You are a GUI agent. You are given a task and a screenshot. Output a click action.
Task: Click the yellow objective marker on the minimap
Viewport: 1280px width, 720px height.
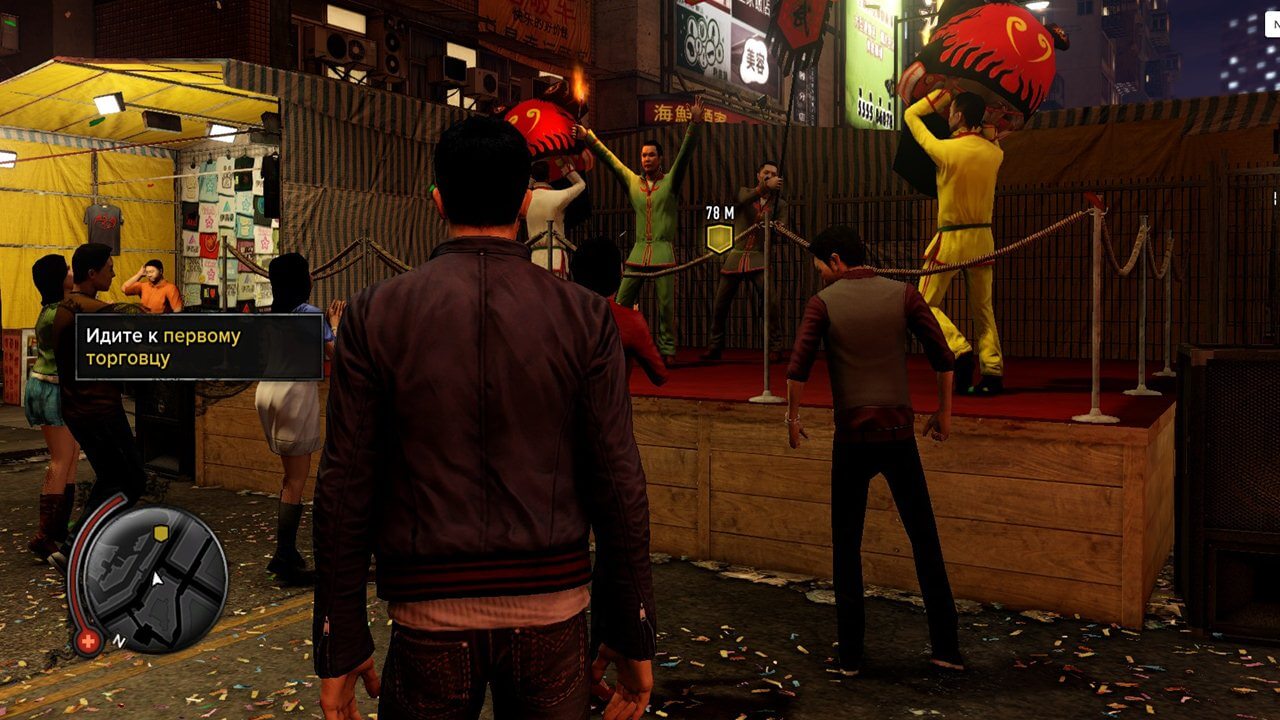coord(161,534)
